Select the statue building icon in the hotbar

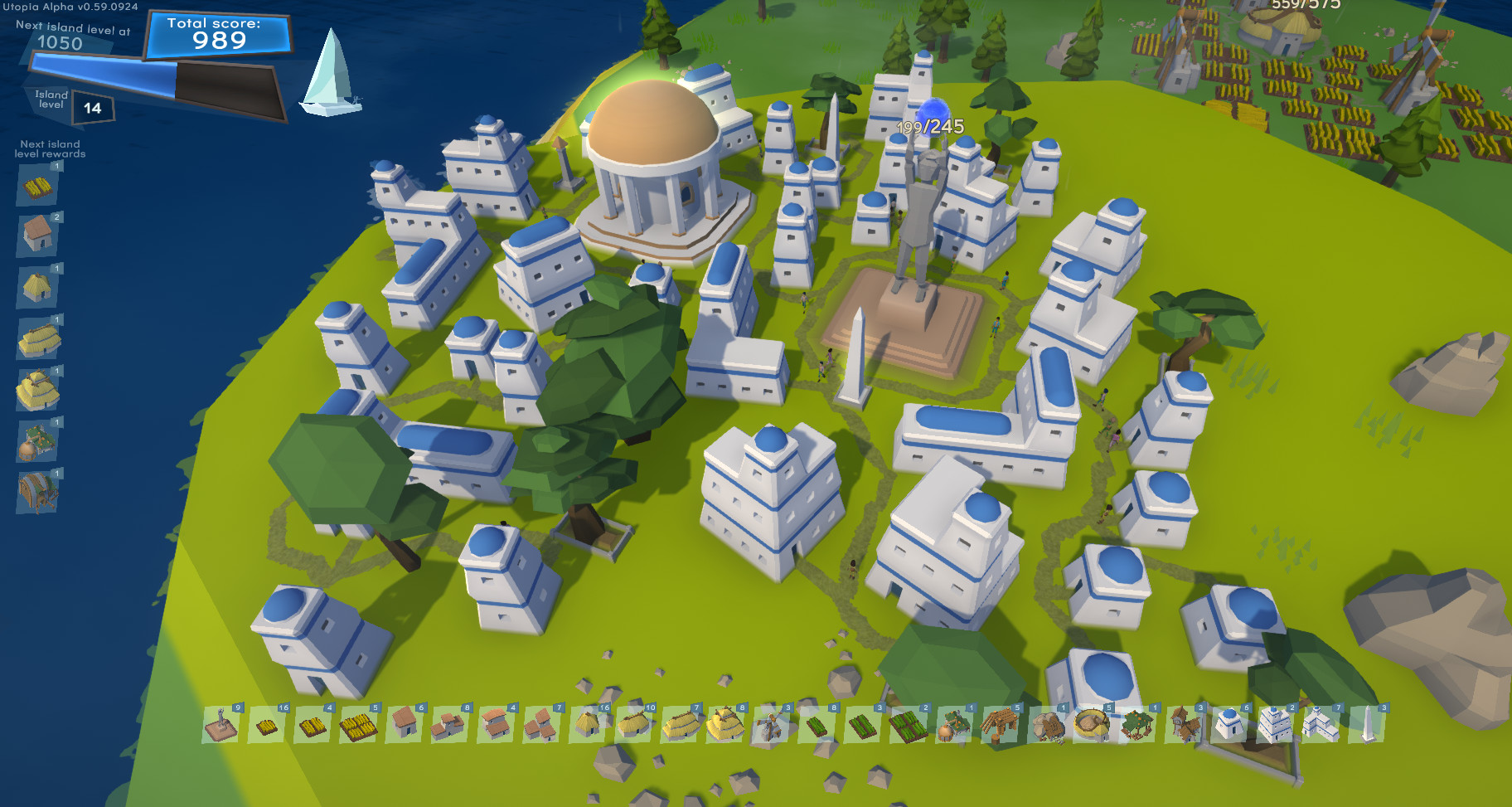pyautogui.click(x=220, y=727)
